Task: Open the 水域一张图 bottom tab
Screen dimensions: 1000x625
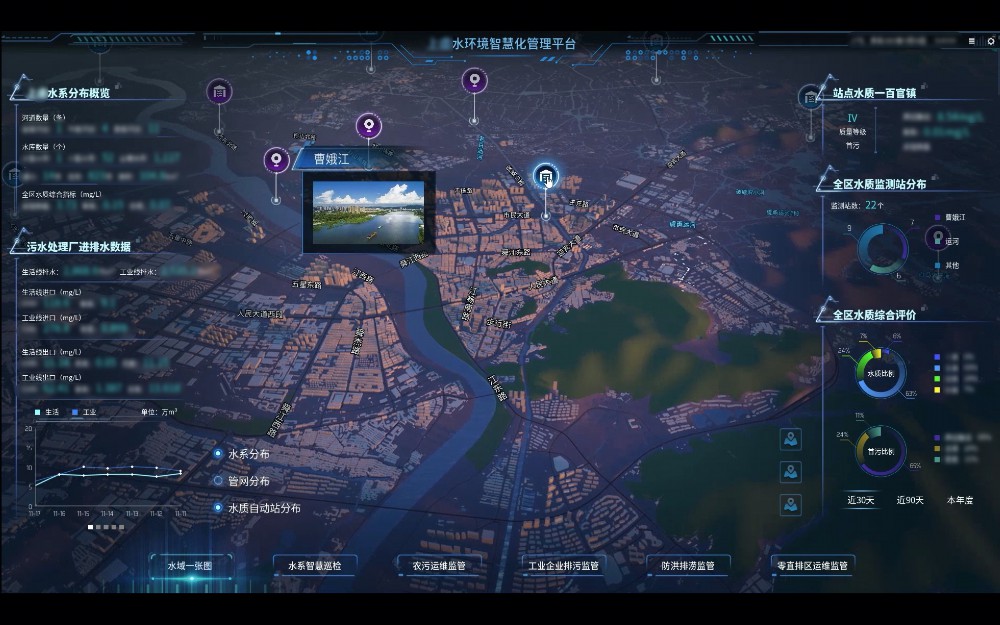Action: point(190,566)
